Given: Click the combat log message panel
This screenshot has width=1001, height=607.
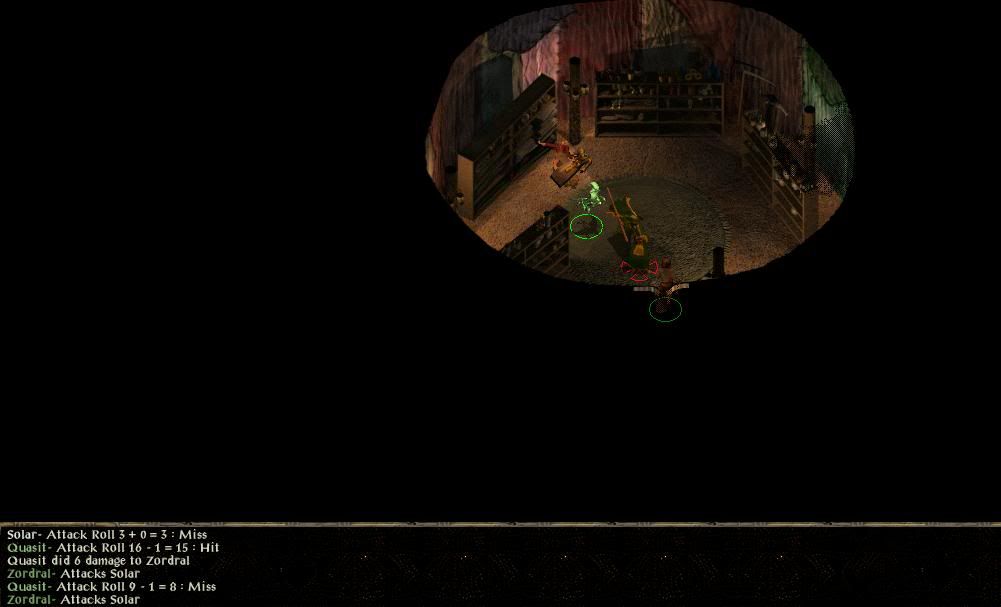Looking at the screenshot, I should coord(300,567).
